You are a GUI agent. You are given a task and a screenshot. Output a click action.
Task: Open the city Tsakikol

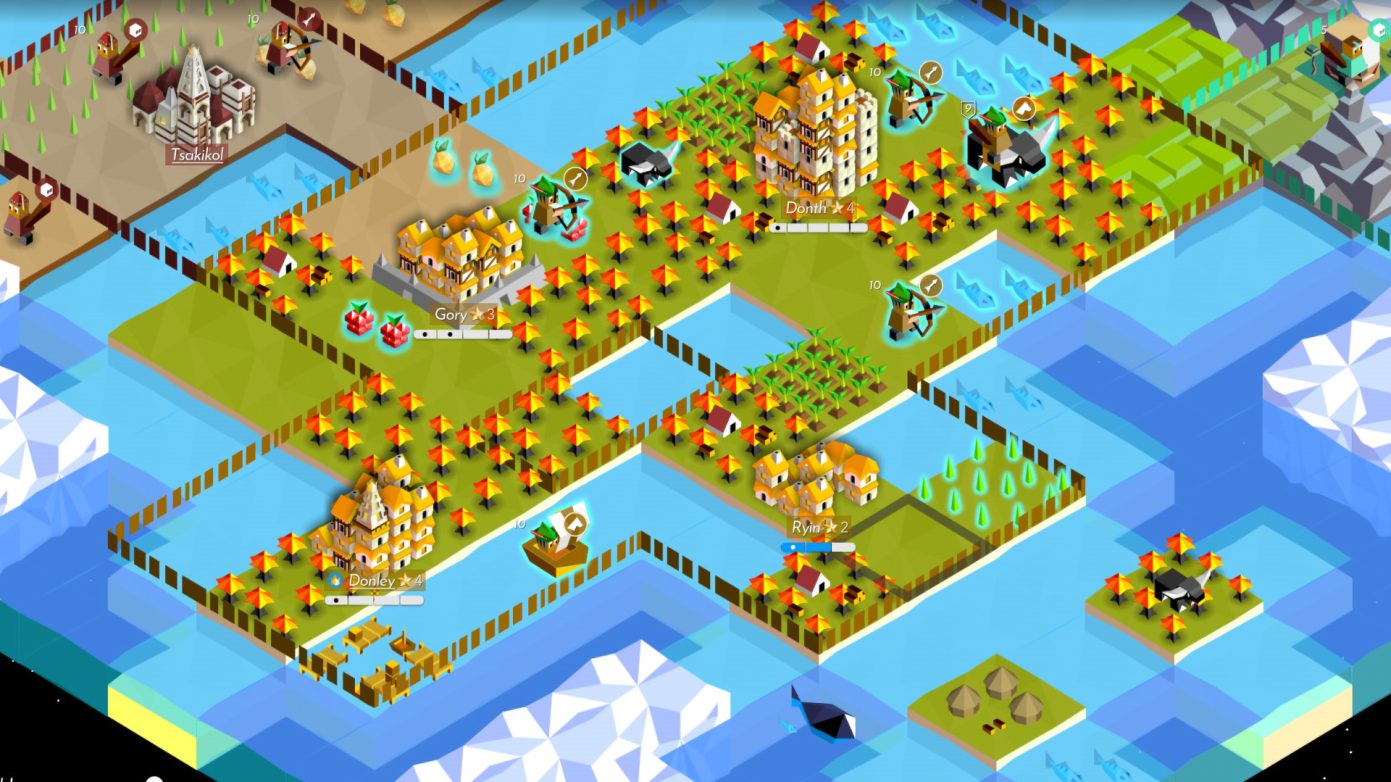click(197, 155)
